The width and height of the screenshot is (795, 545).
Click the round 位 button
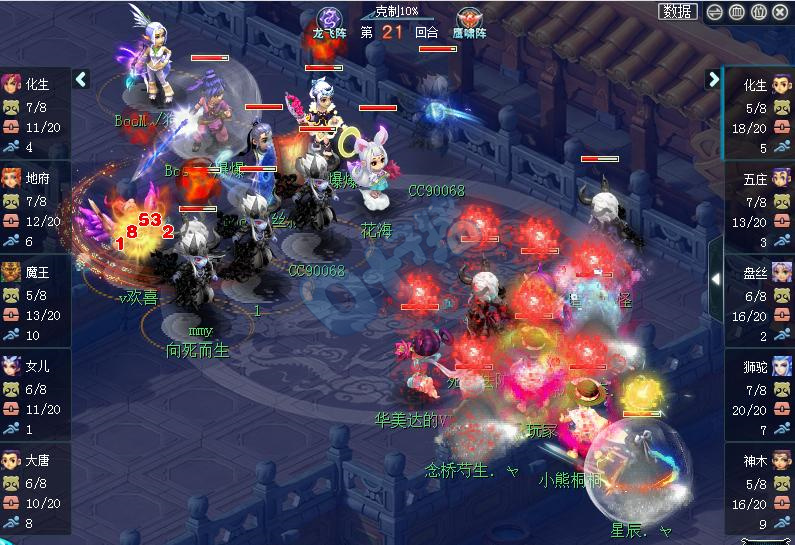[759, 12]
